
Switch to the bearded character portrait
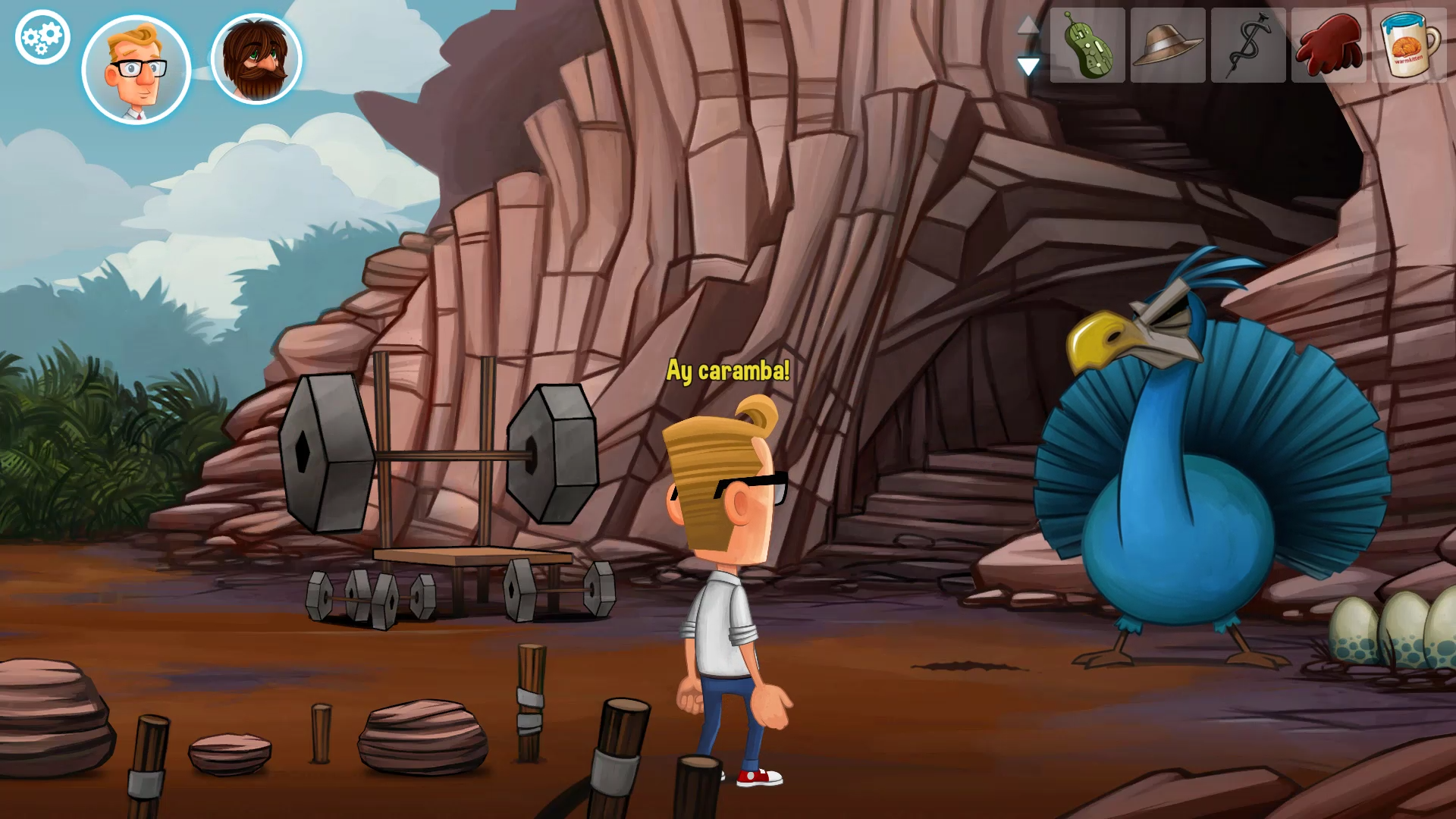[256, 60]
